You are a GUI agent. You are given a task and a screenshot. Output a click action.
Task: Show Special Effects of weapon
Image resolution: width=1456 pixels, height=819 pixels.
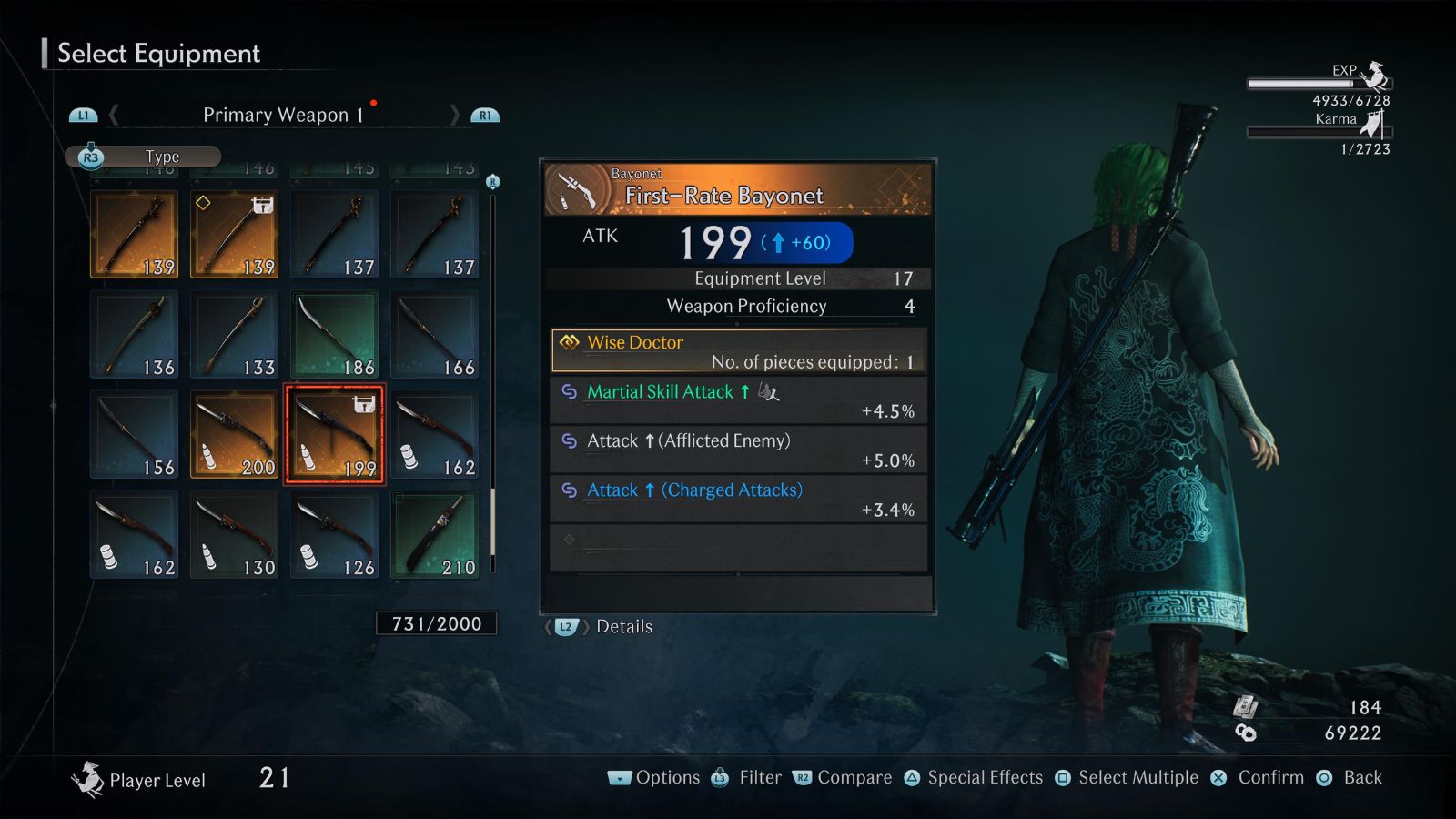(974, 778)
